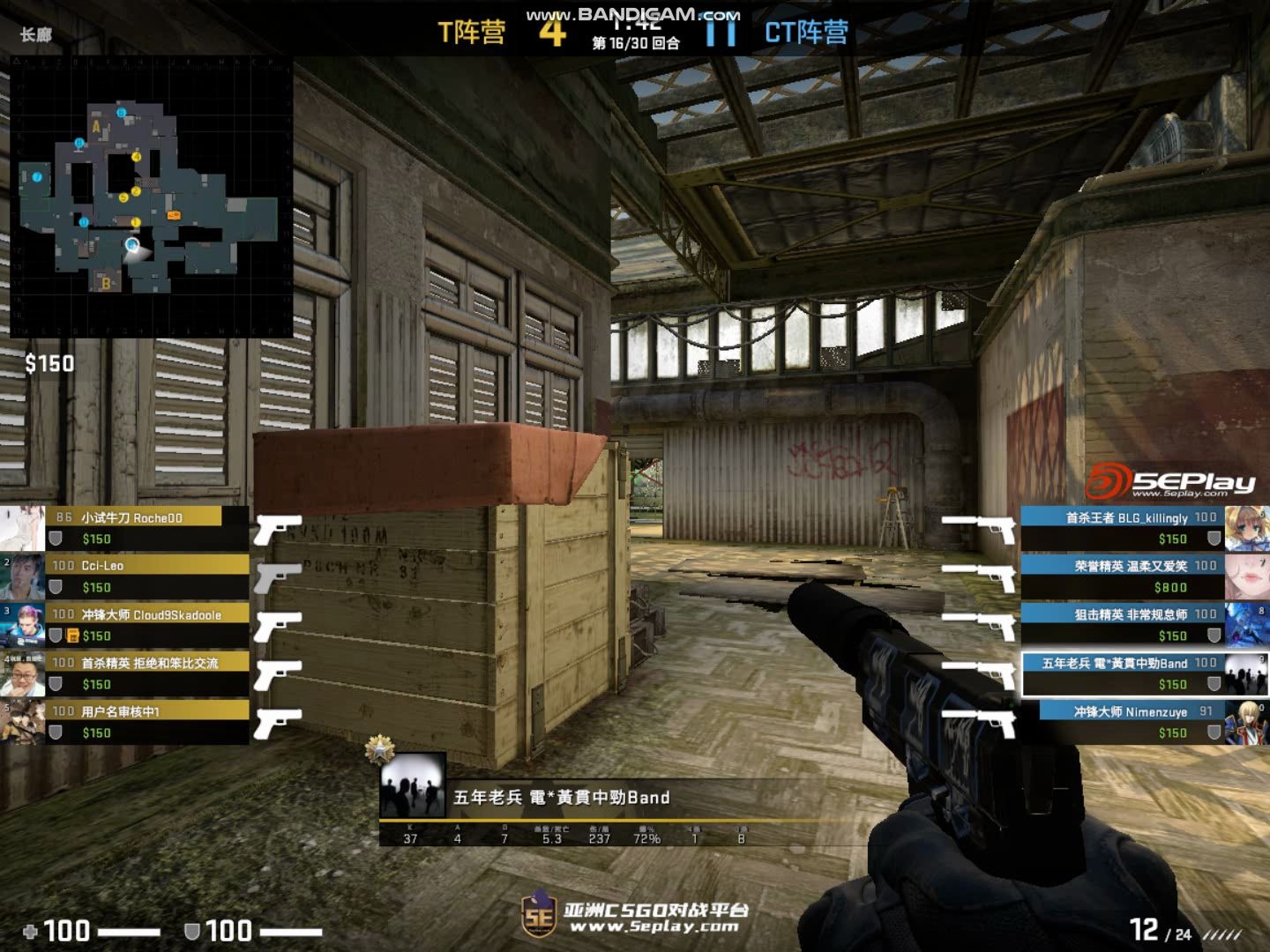Select player row 拒绝和笨比交流
The image size is (1270, 952).
point(132,673)
